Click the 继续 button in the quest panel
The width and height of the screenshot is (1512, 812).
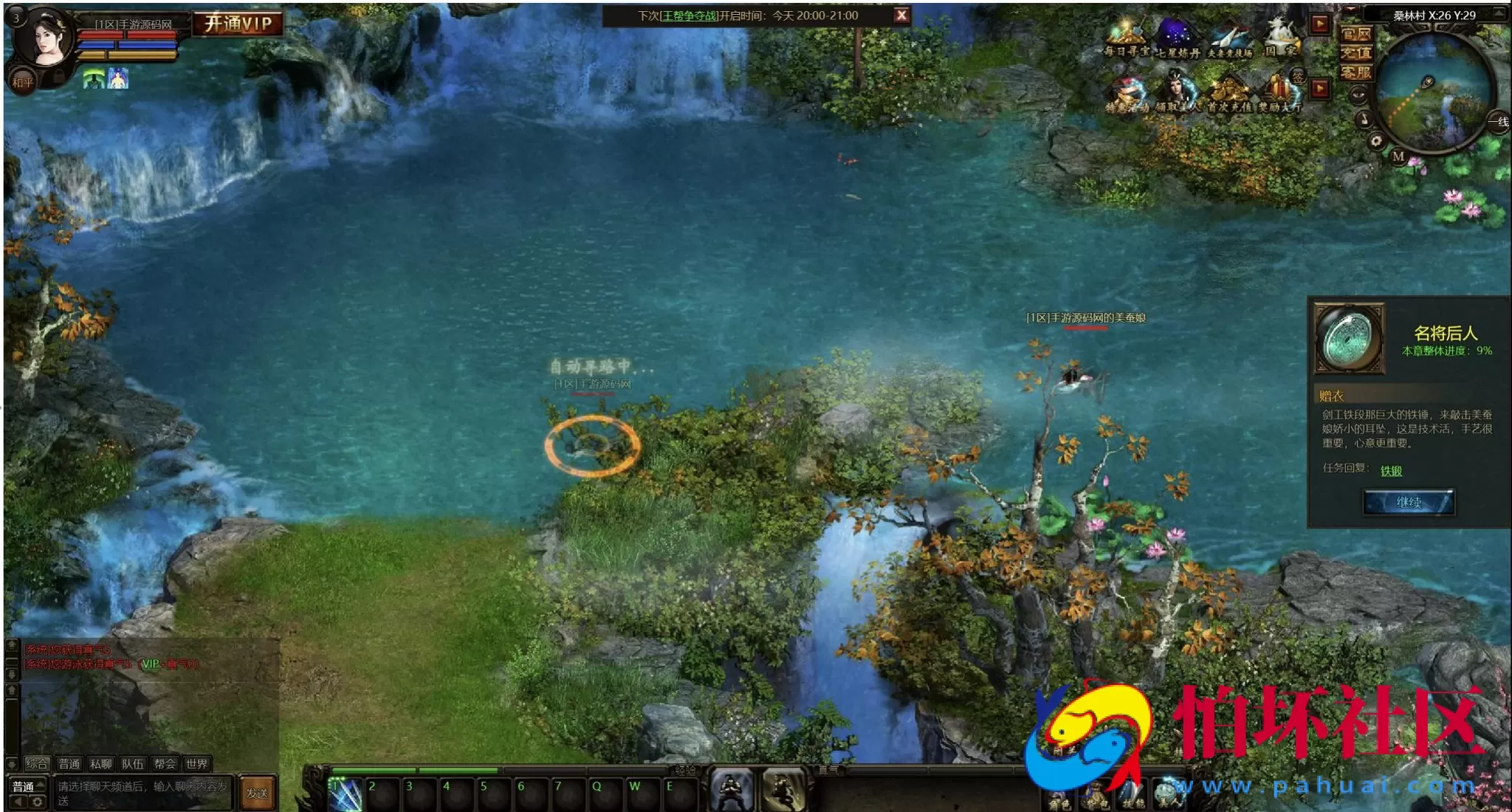pyautogui.click(x=1409, y=502)
